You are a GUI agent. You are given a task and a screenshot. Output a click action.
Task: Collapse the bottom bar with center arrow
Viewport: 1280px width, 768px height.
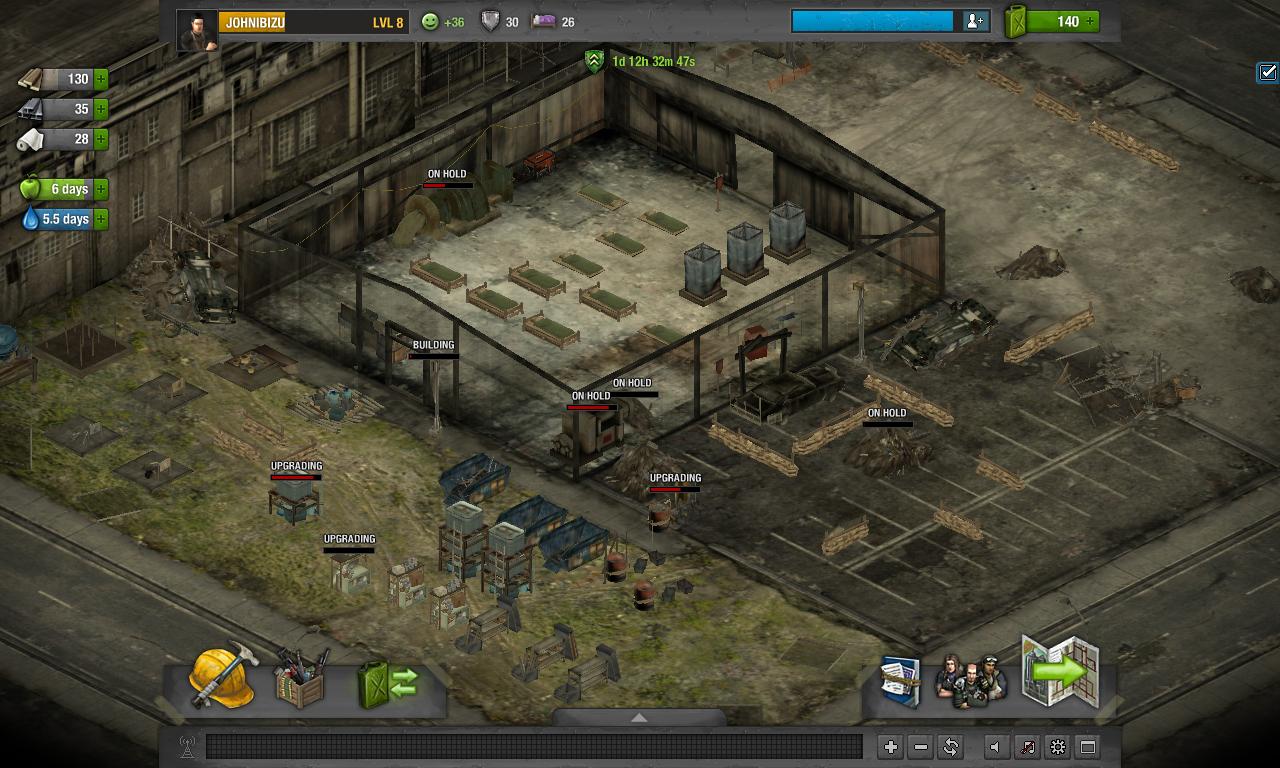[639, 717]
